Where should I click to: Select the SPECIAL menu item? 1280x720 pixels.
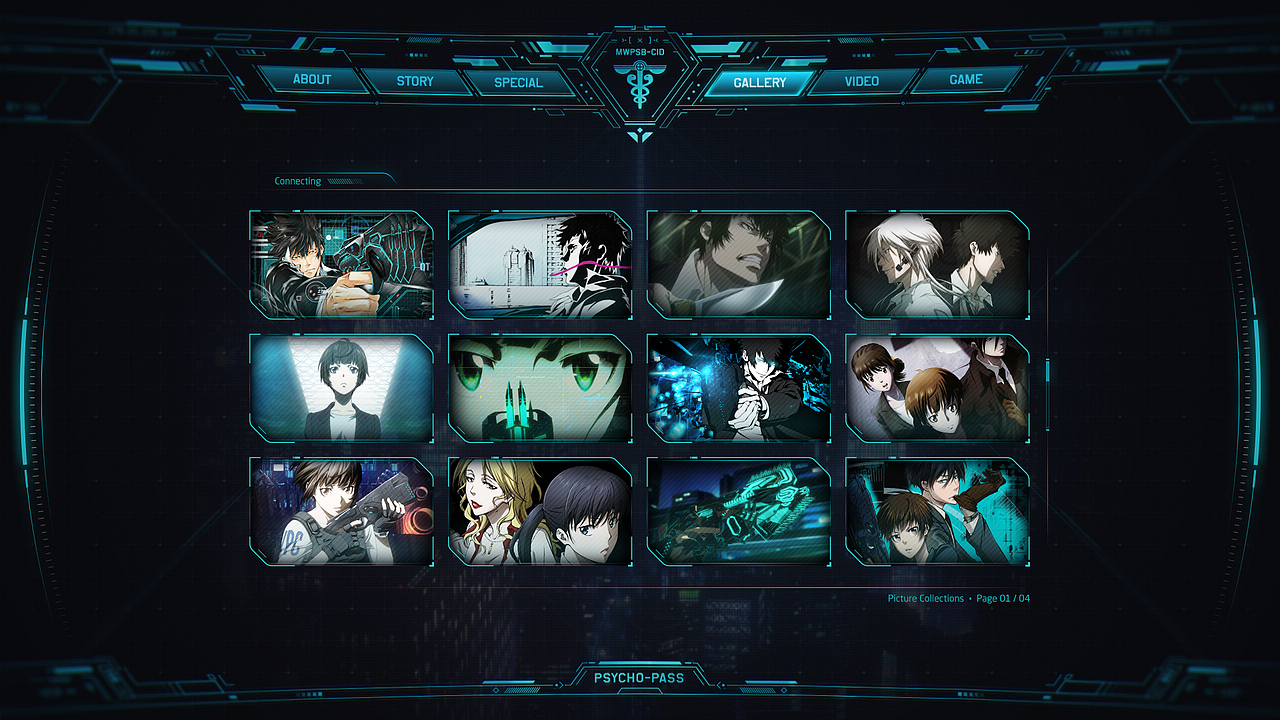519,84
